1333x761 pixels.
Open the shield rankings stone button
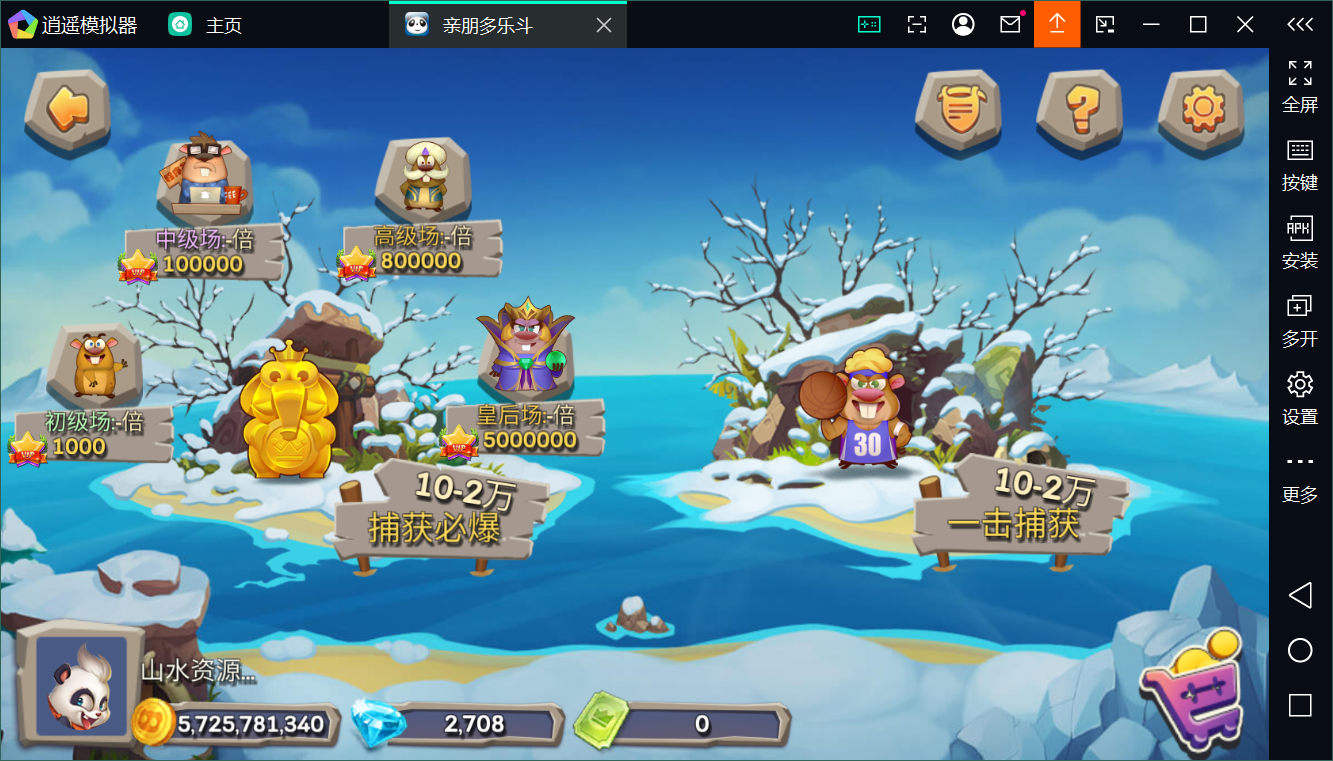click(x=958, y=108)
